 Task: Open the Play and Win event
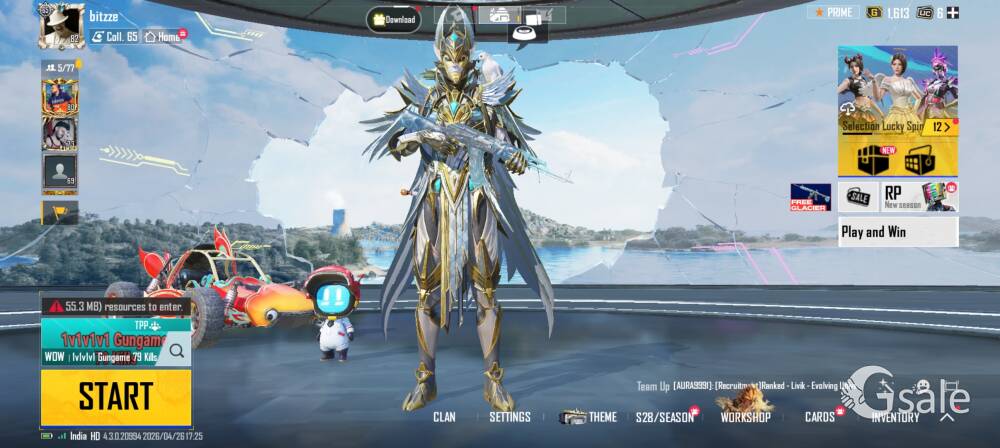(x=898, y=232)
